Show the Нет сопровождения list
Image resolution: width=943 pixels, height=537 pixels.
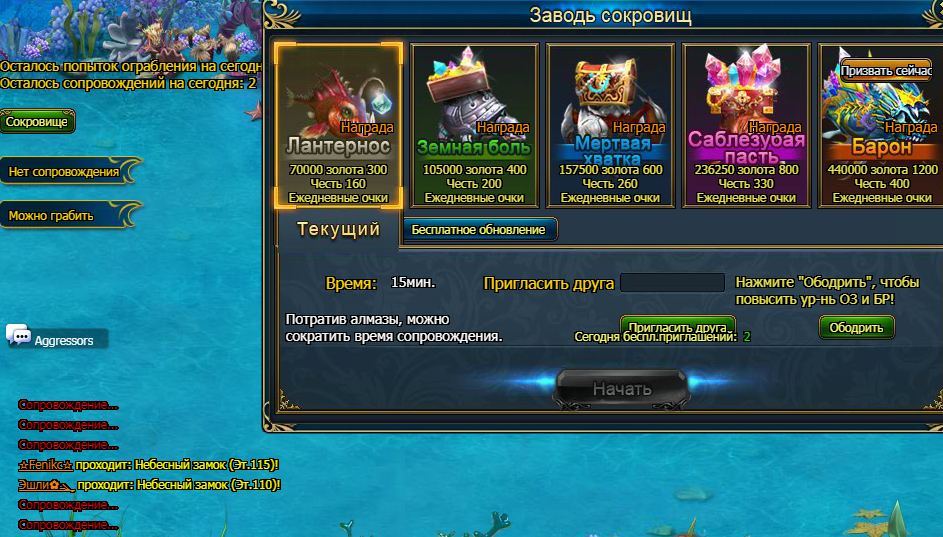pos(64,172)
